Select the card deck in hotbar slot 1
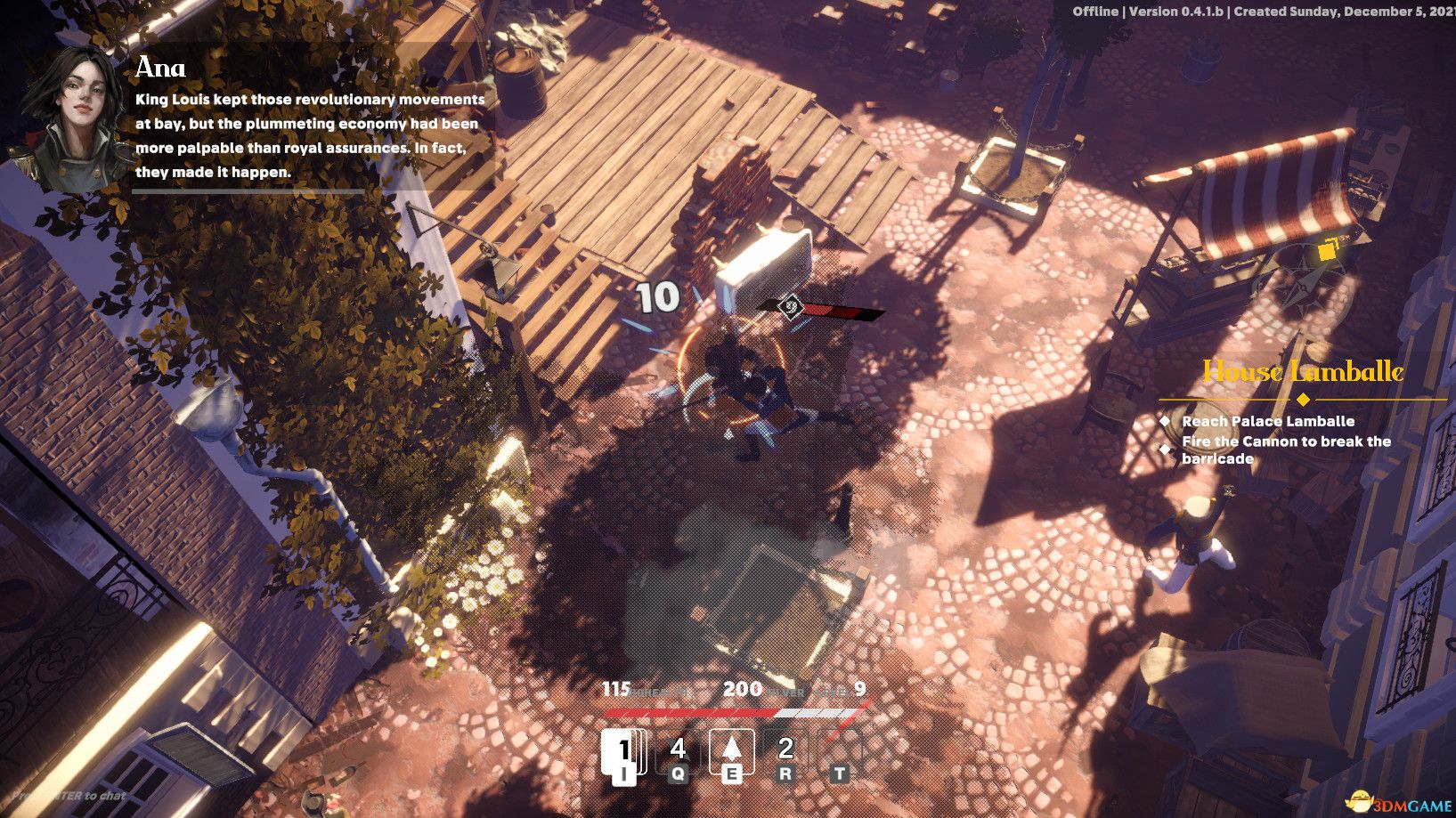Image resolution: width=1456 pixels, height=818 pixels. (624, 751)
